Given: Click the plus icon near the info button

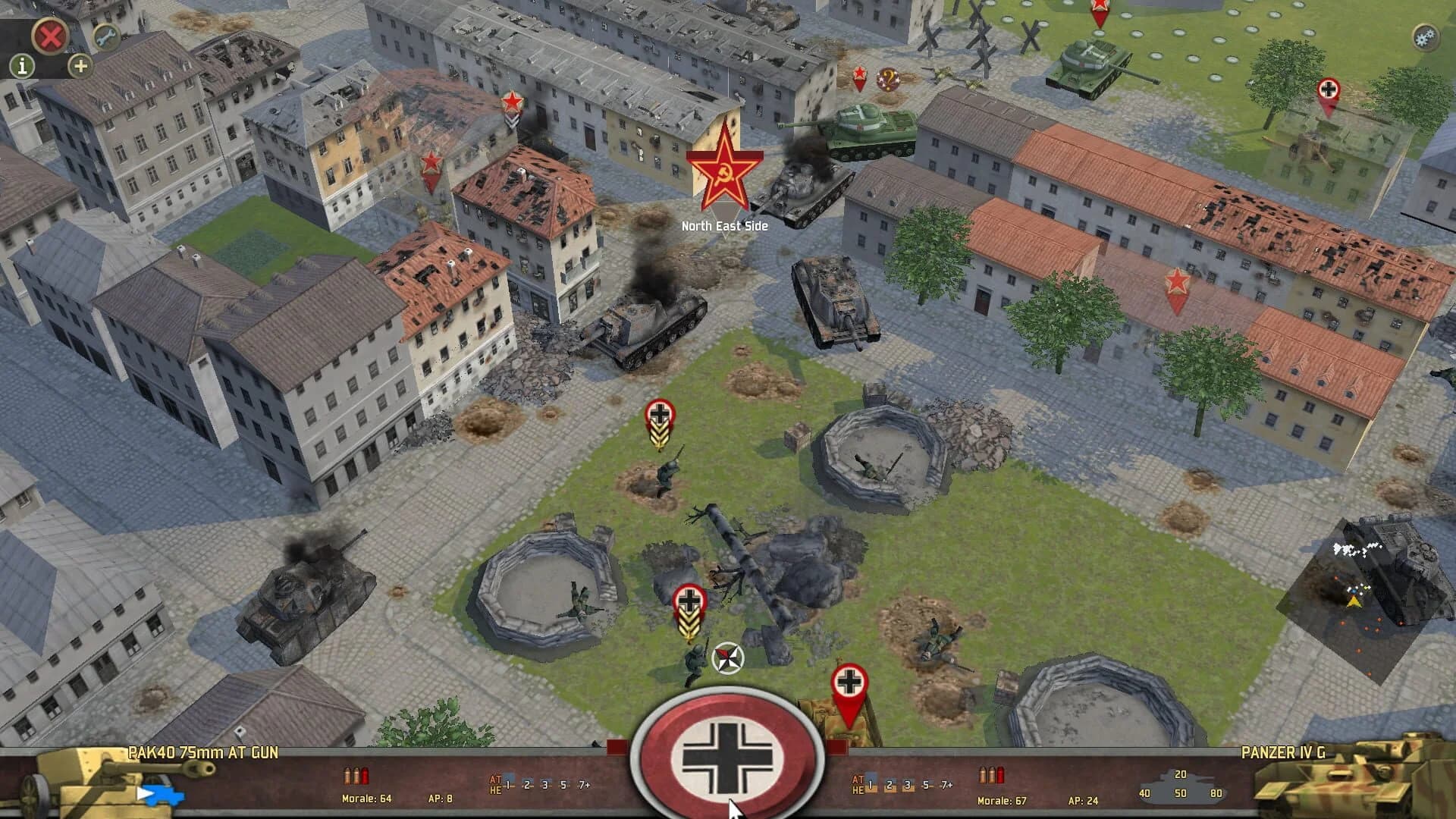Looking at the screenshot, I should pyautogui.click(x=80, y=67).
